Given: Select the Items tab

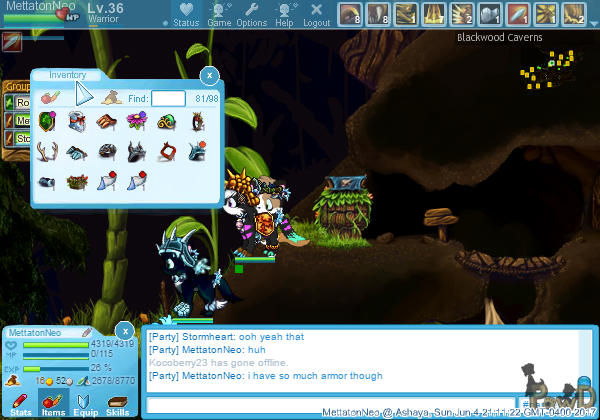Looking at the screenshot, I should point(52,402).
